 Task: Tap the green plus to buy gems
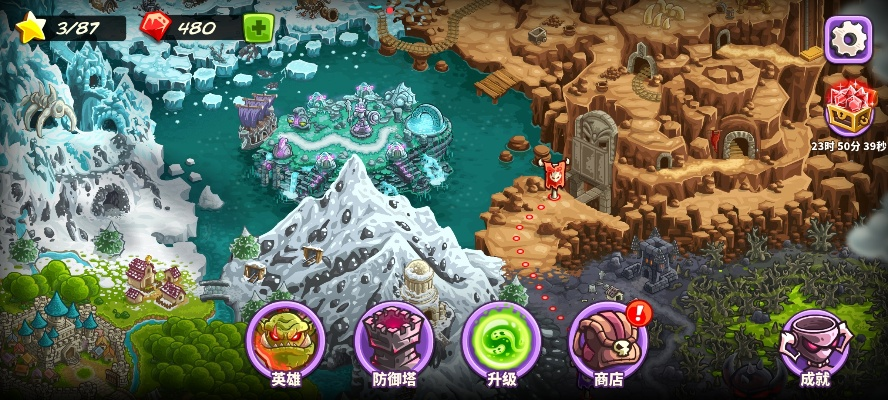click(x=258, y=28)
